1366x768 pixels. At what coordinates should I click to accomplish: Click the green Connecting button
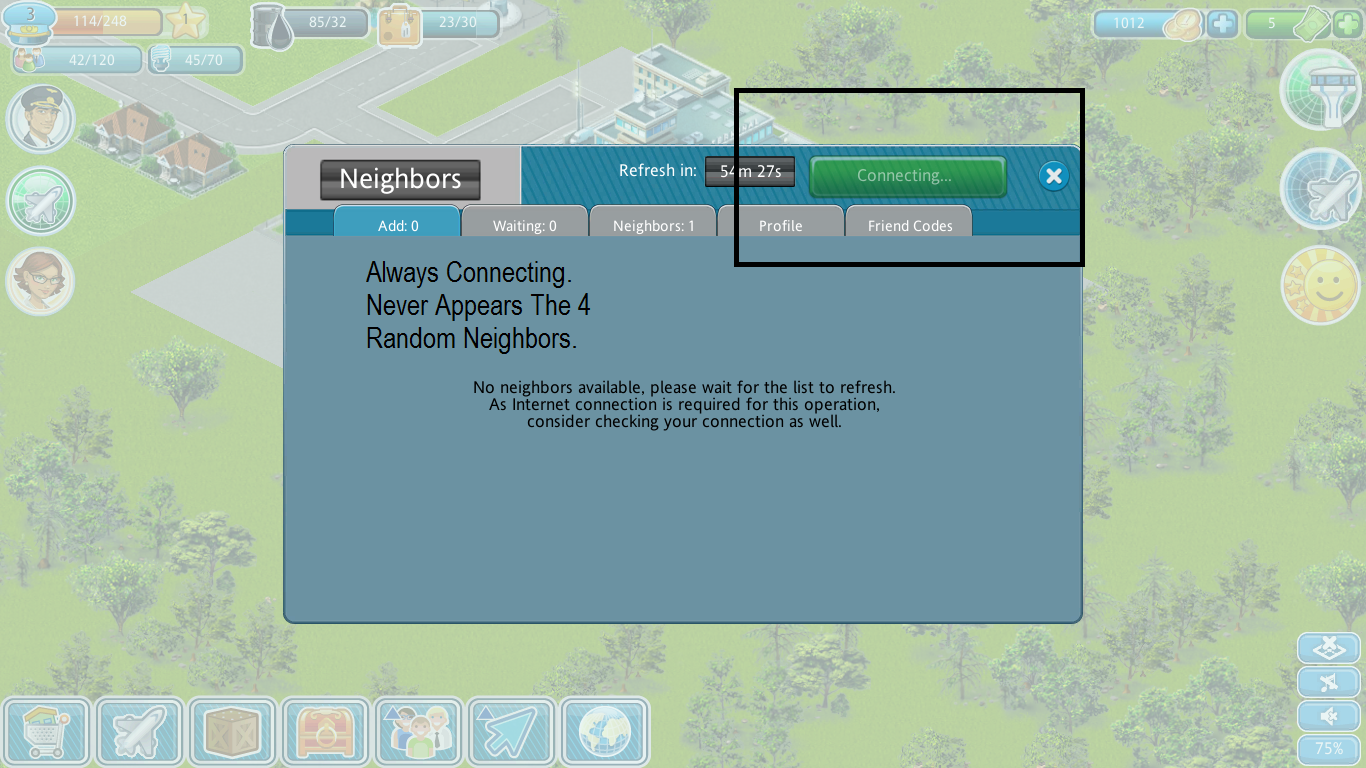pos(906,176)
